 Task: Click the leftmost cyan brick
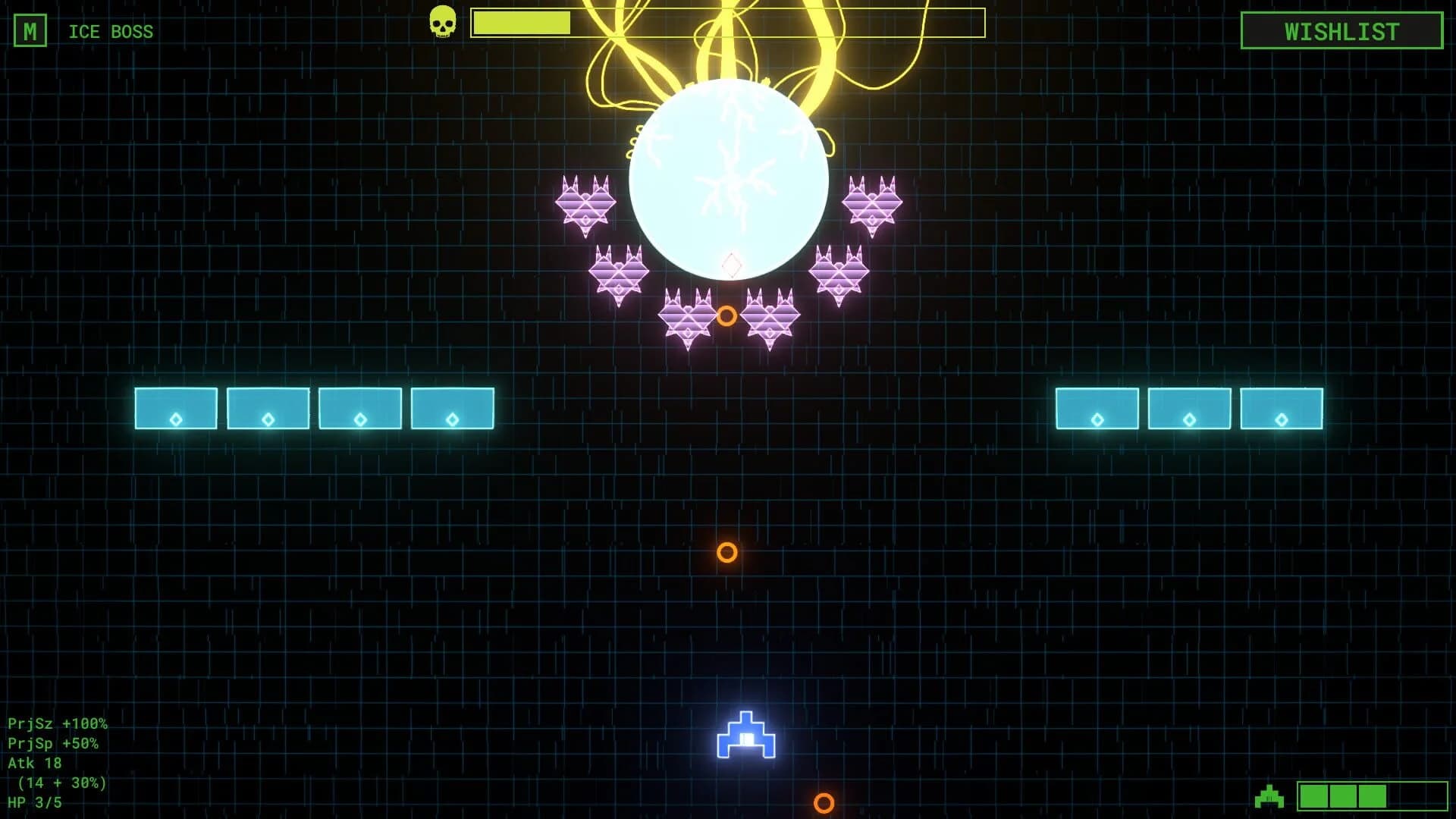tap(175, 408)
